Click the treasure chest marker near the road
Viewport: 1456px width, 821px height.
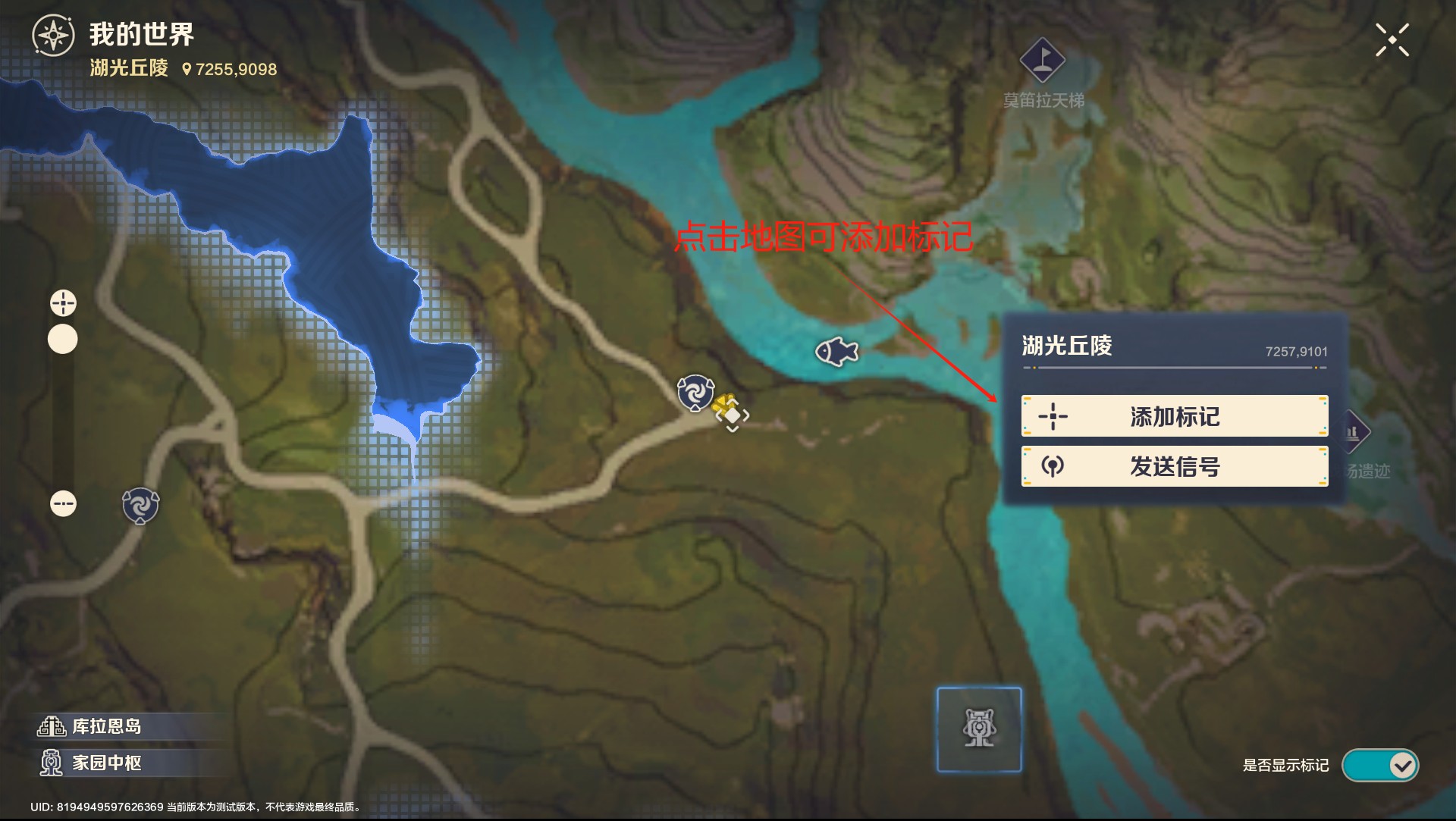coord(729,409)
